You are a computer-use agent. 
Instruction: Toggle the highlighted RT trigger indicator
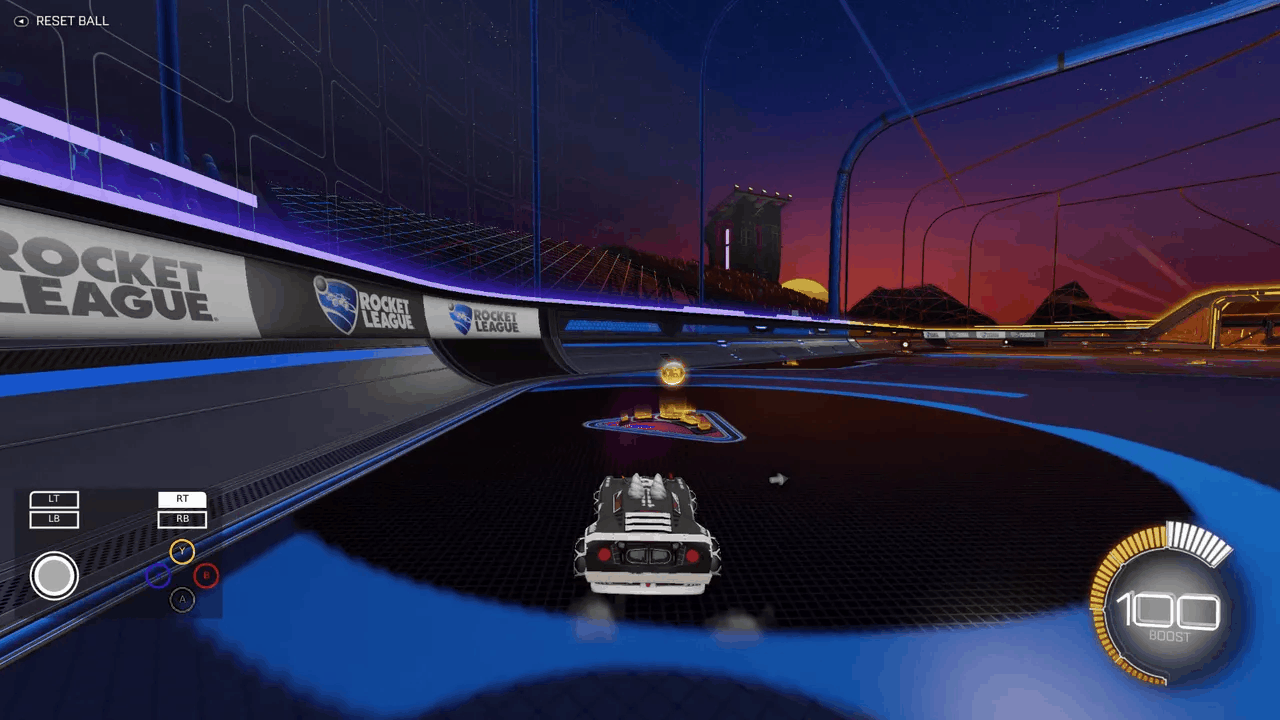coord(182,498)
